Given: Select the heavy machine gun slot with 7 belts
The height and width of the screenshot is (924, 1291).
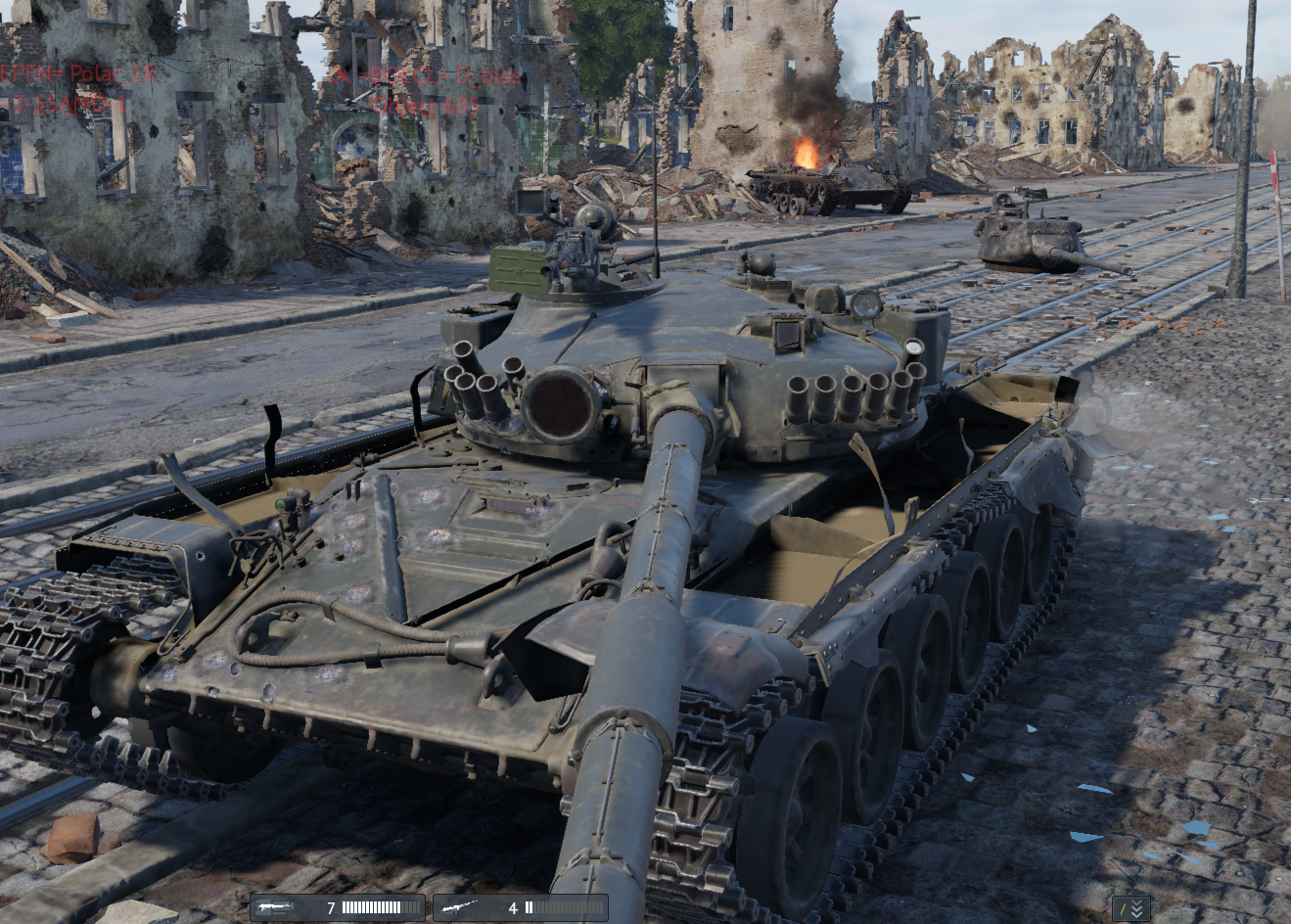Looking at the screenshot, I should (338, 907).
